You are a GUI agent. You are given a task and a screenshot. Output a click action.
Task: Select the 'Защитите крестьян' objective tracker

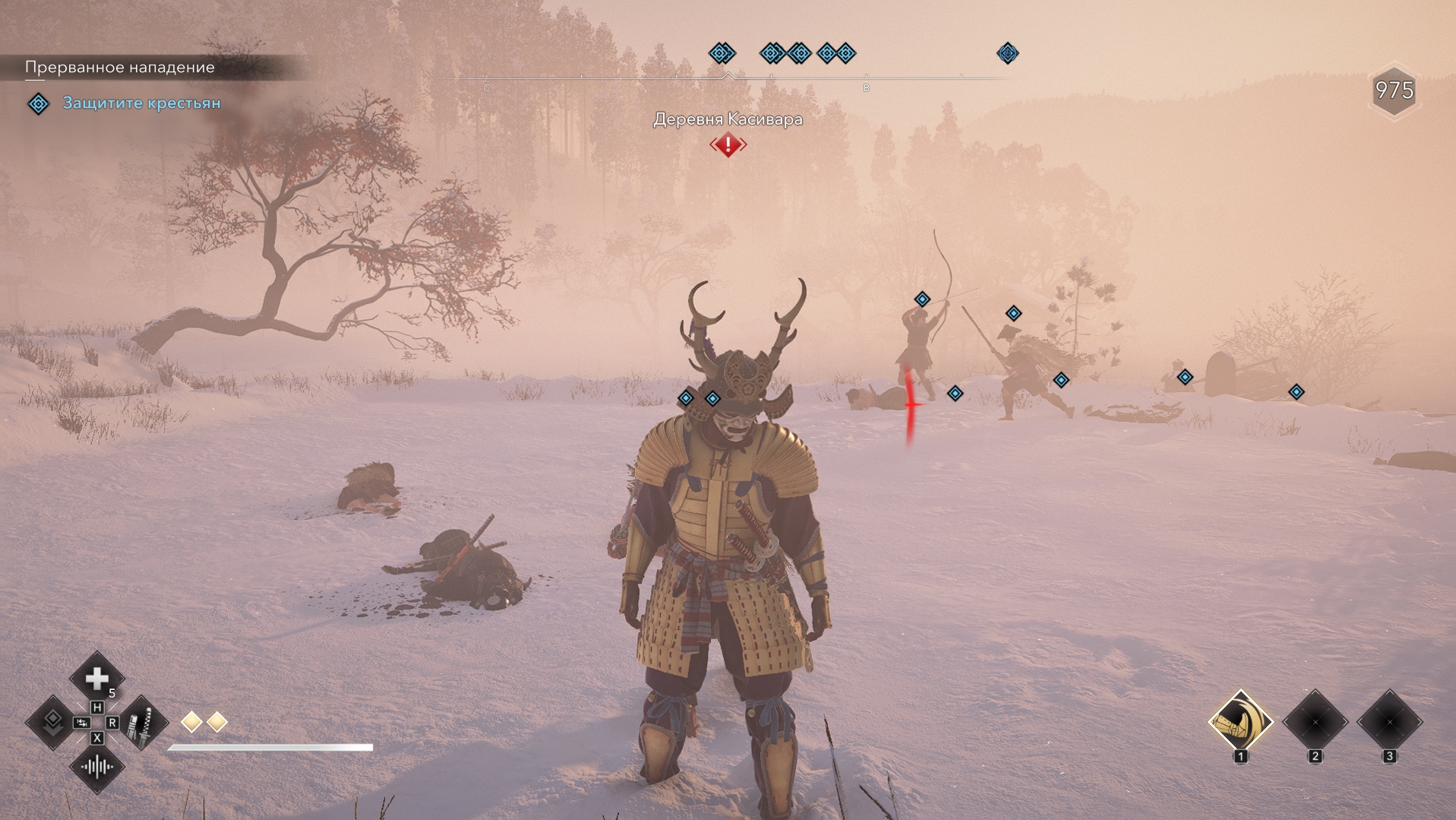pyautogui.click(x=141, y=103)
